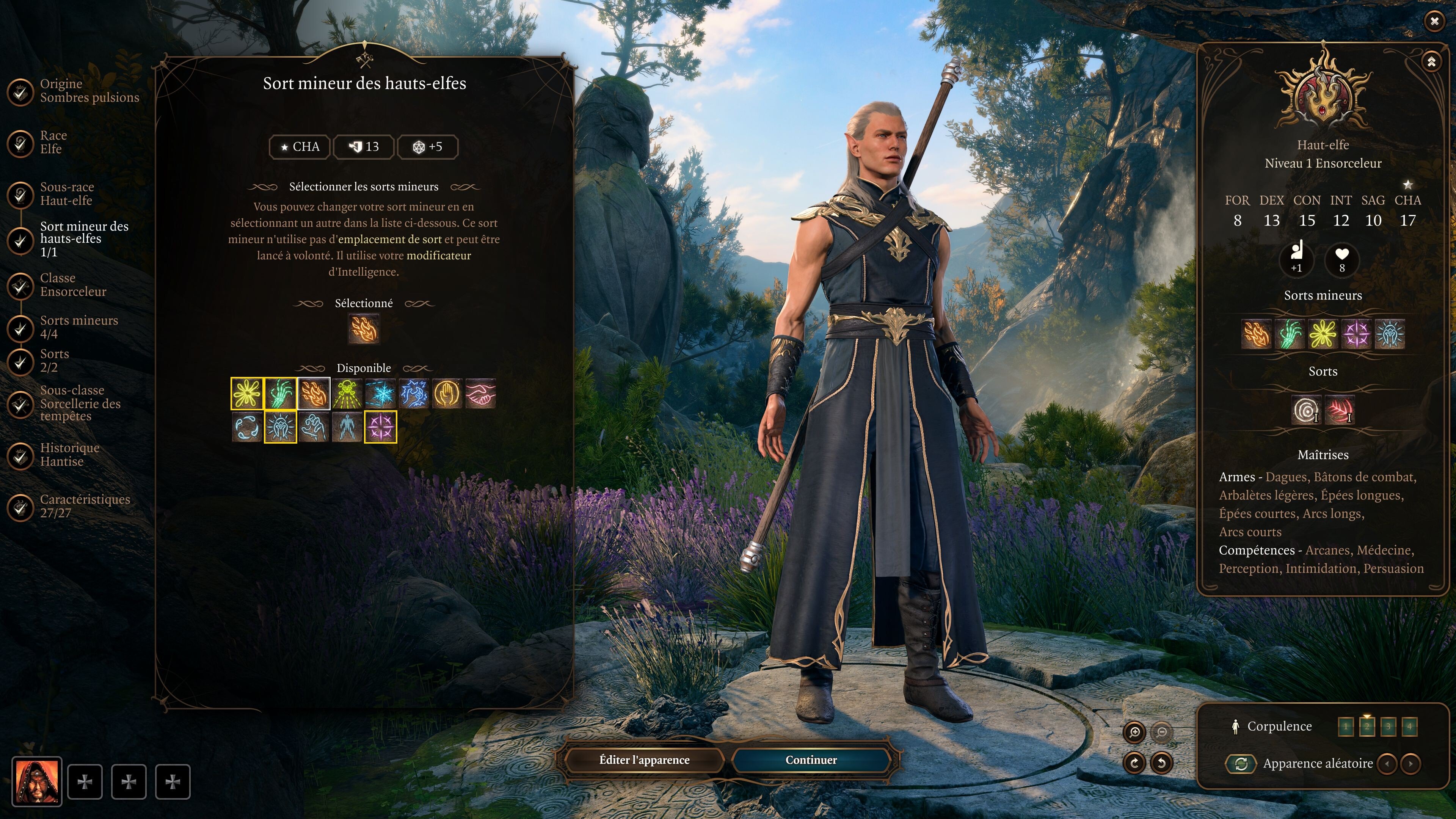This screenshot has height=819, width=1456.
Task: Click the Continuer button
Action: click(811, 760)
